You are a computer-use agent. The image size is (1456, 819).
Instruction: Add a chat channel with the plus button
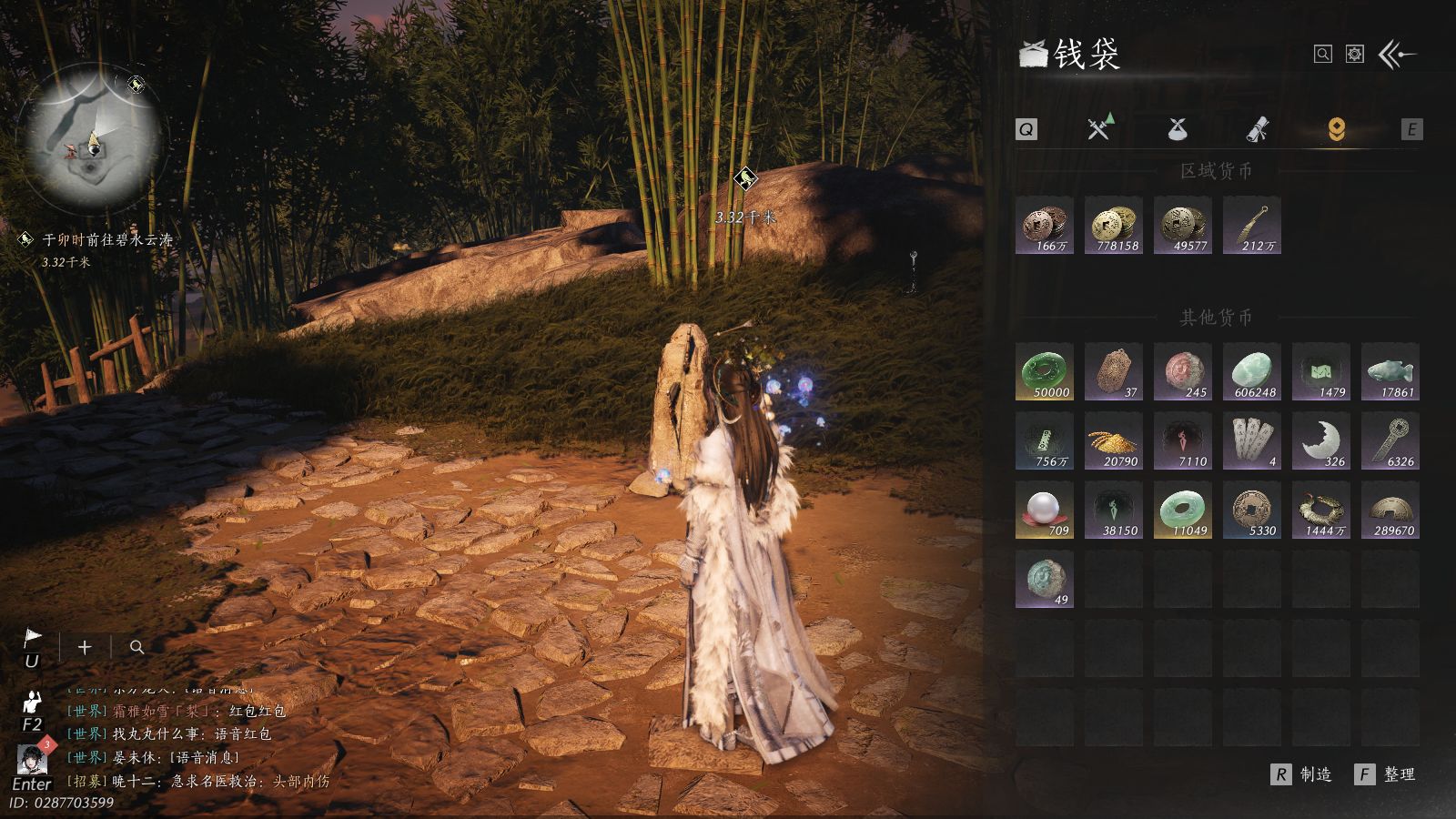85,647
